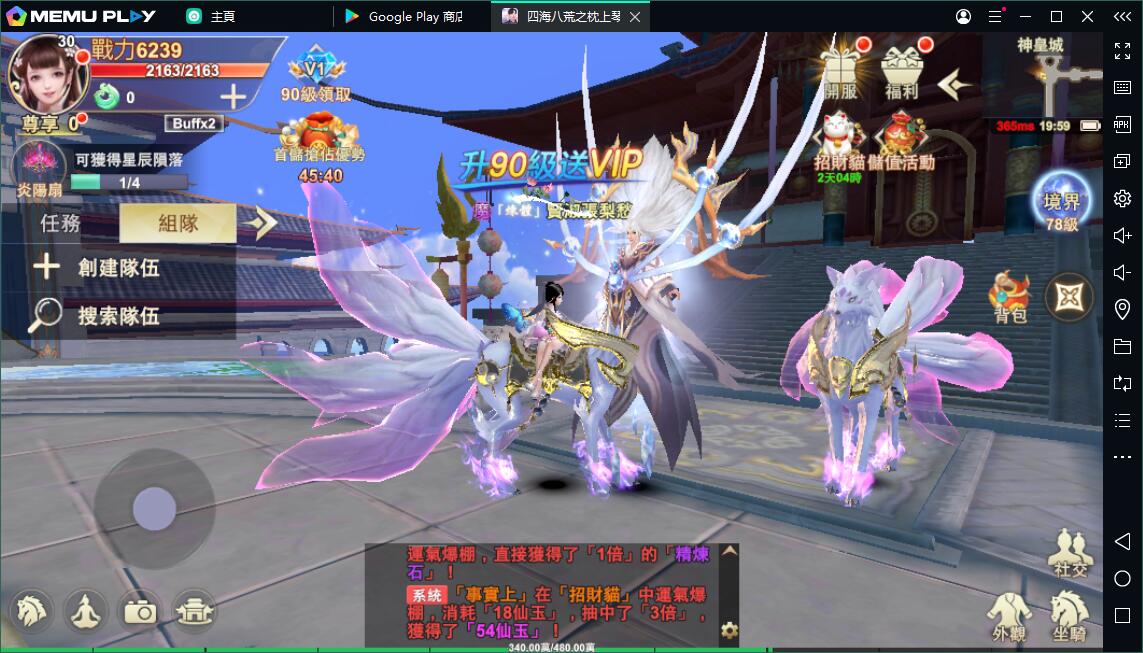The height and width of the screenshot is (653, 1143).
Task: Choose 搜索隊伍 to search teams
Action: 98,316
